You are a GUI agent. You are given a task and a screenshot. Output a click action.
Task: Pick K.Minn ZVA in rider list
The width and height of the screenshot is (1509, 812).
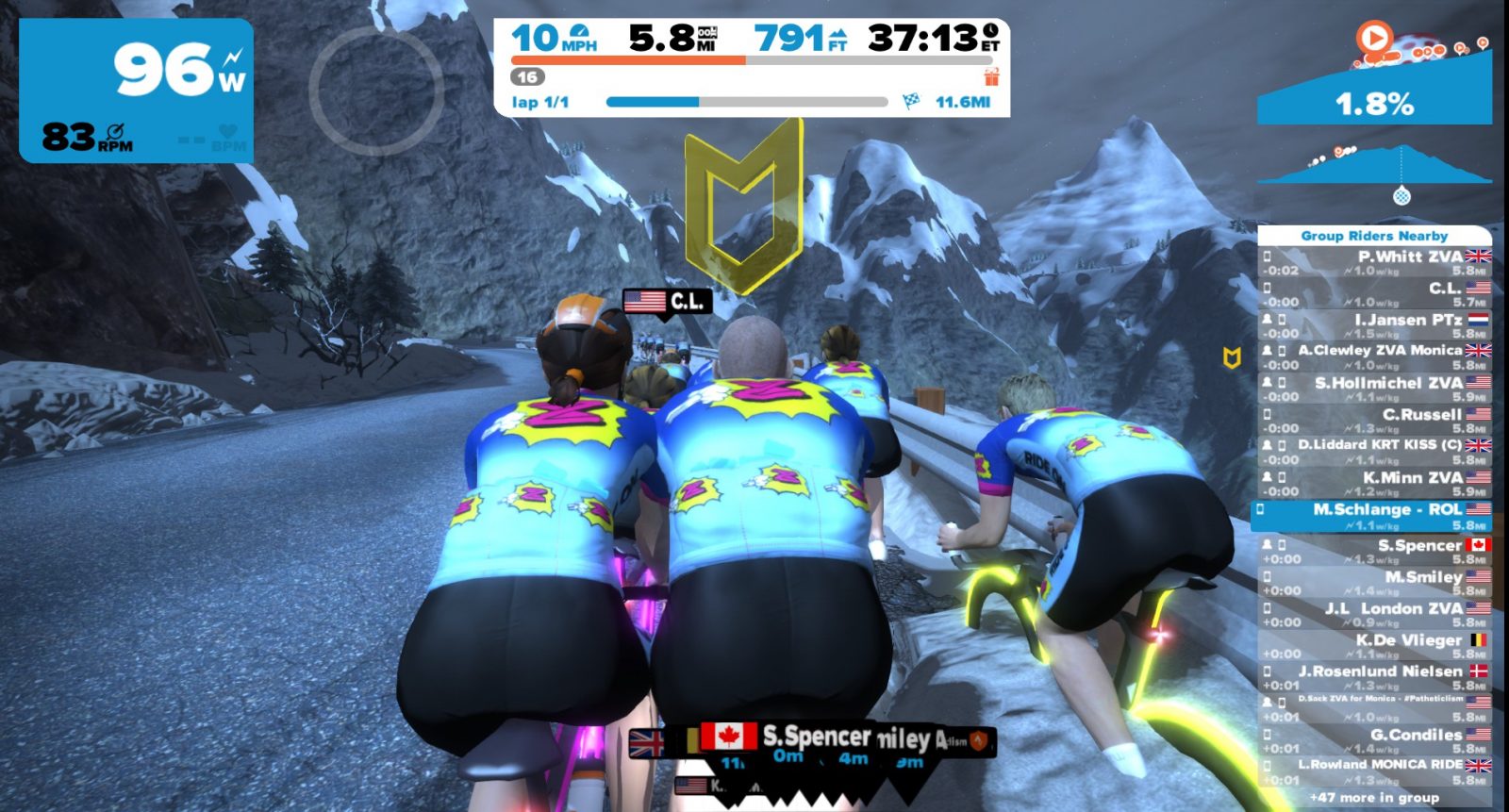1374,484
